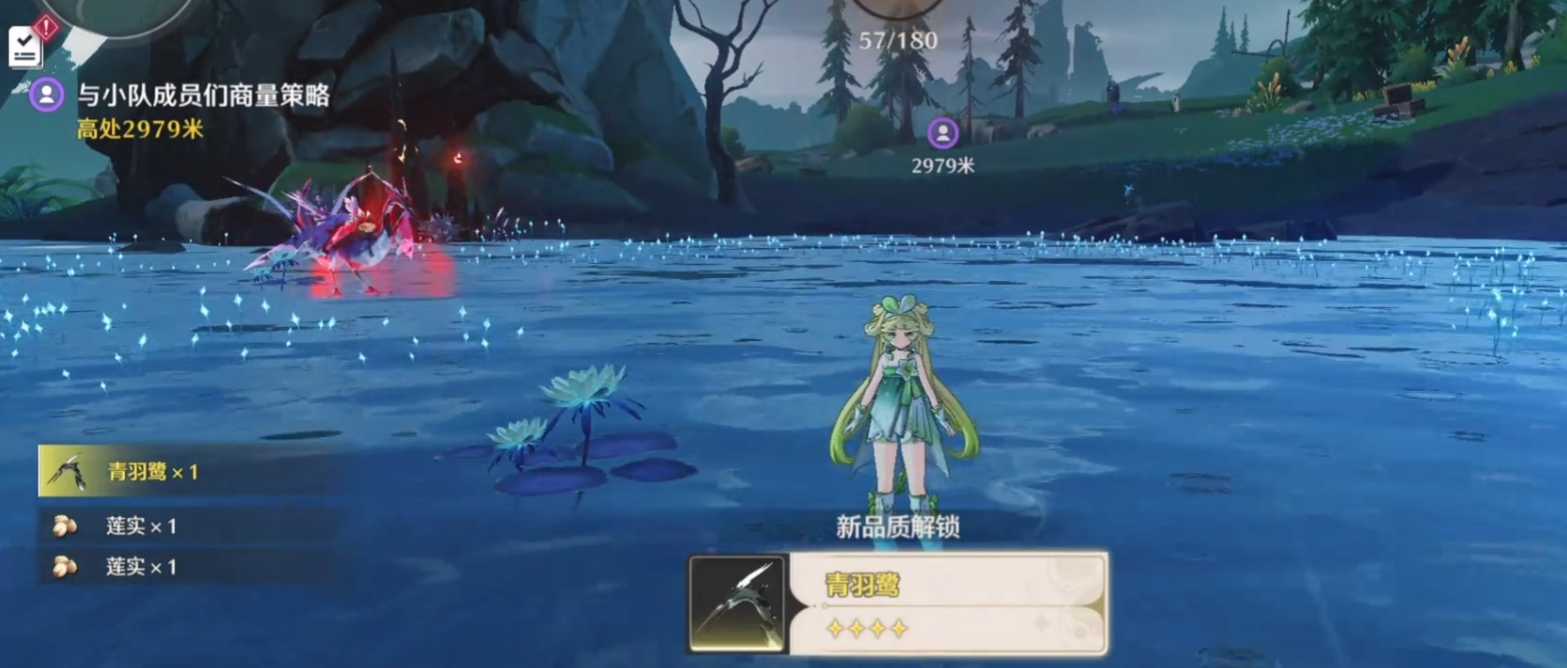Click the purple quest waypoint marker
Image resolution: width=1567 pixels, height=668 pixels.
tap(942, 133)
